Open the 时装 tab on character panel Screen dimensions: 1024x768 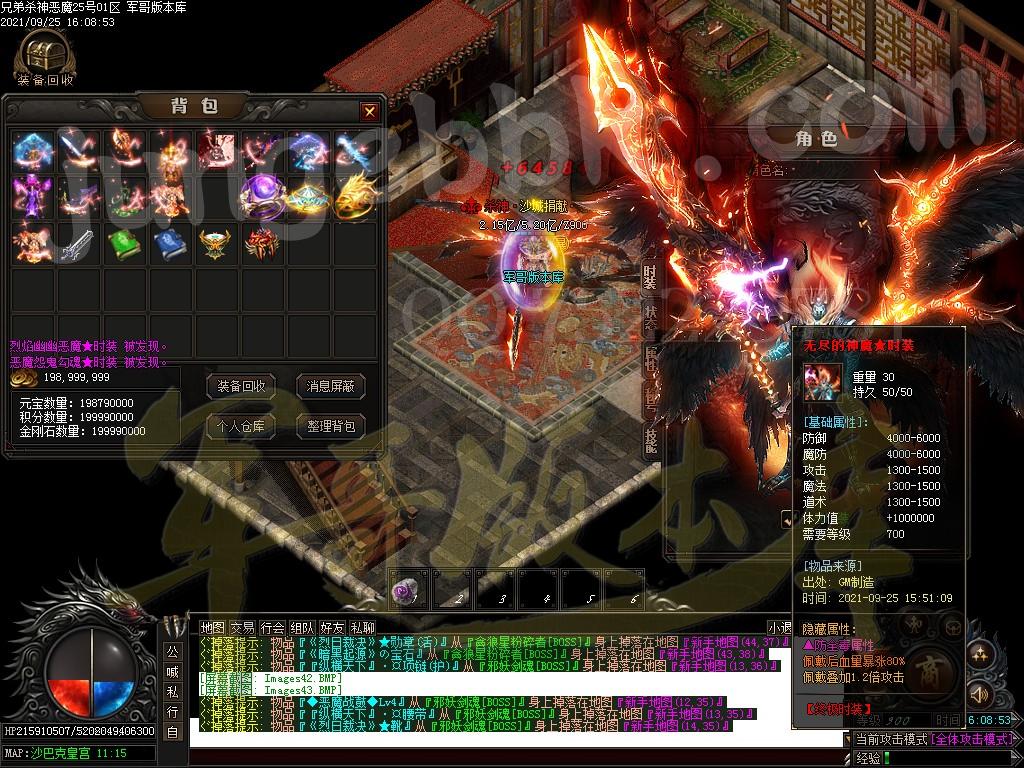pos(650,277)
